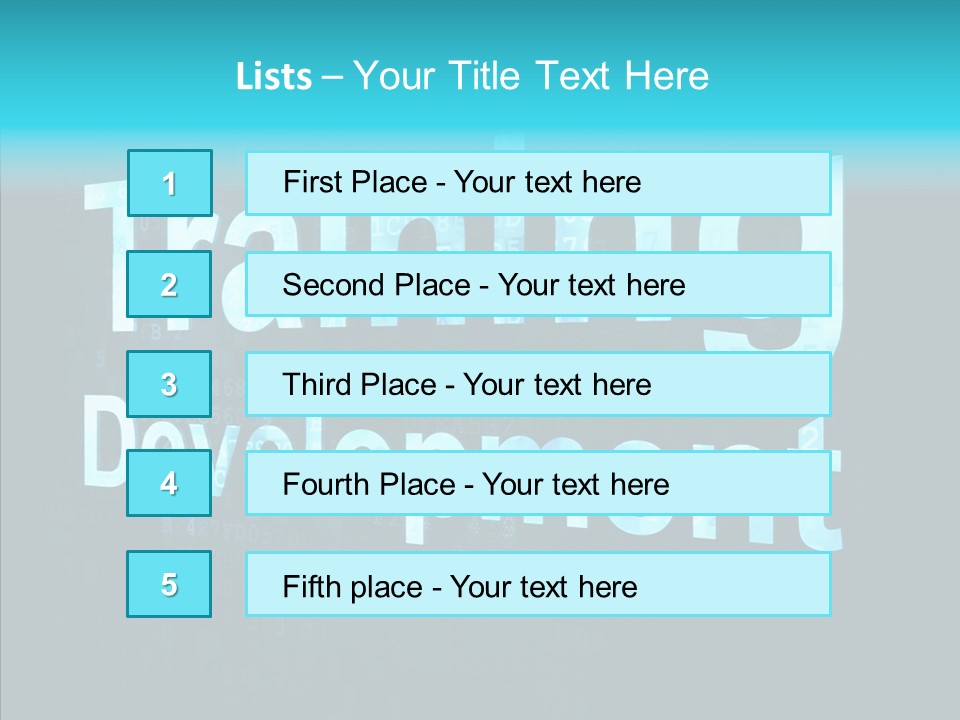This screenshot has width=960, height=720.
Task: Choose the number 2 box
Action: point(170,284)
